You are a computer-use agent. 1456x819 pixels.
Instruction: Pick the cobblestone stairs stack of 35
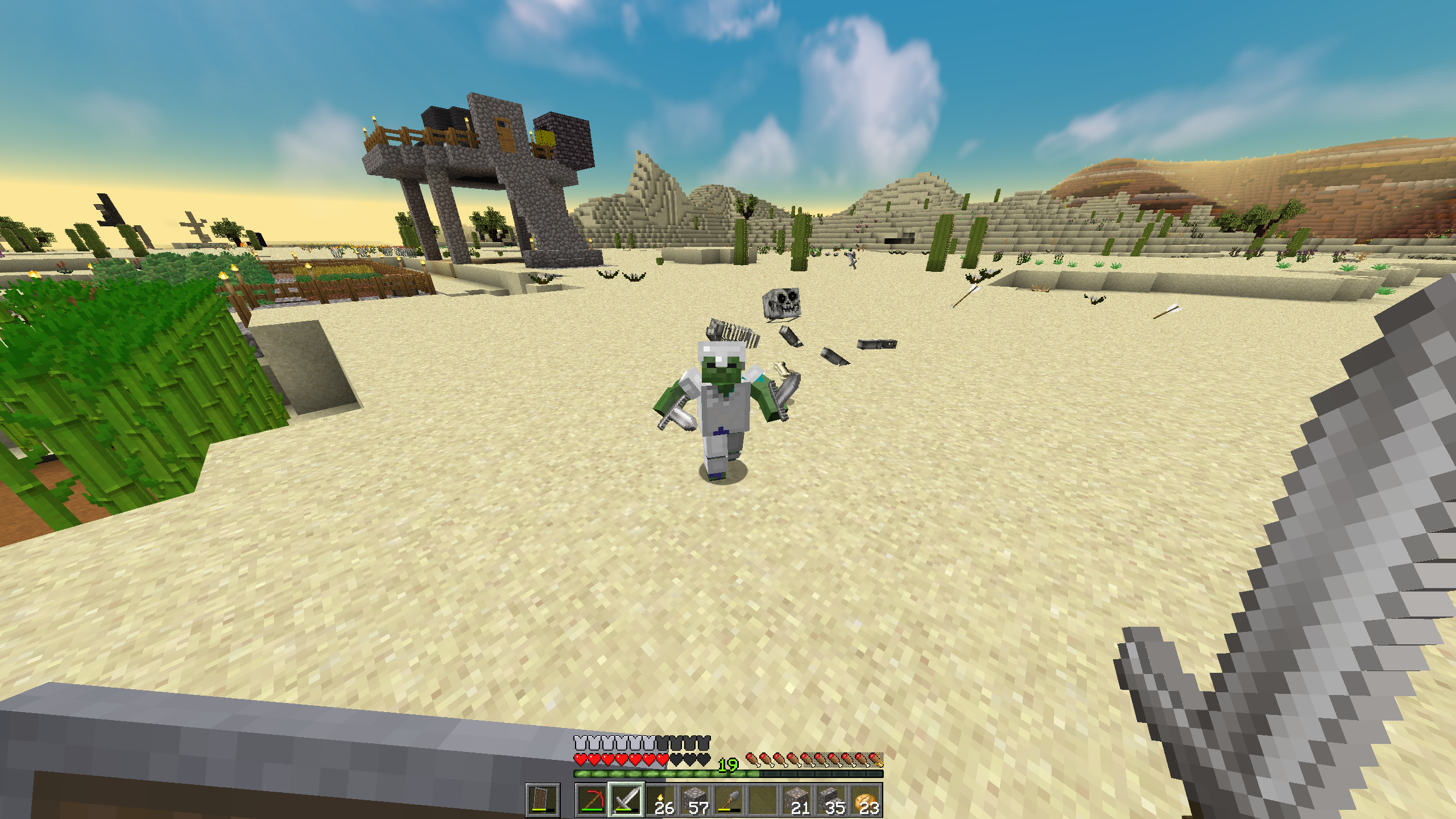tap(832, 800)
